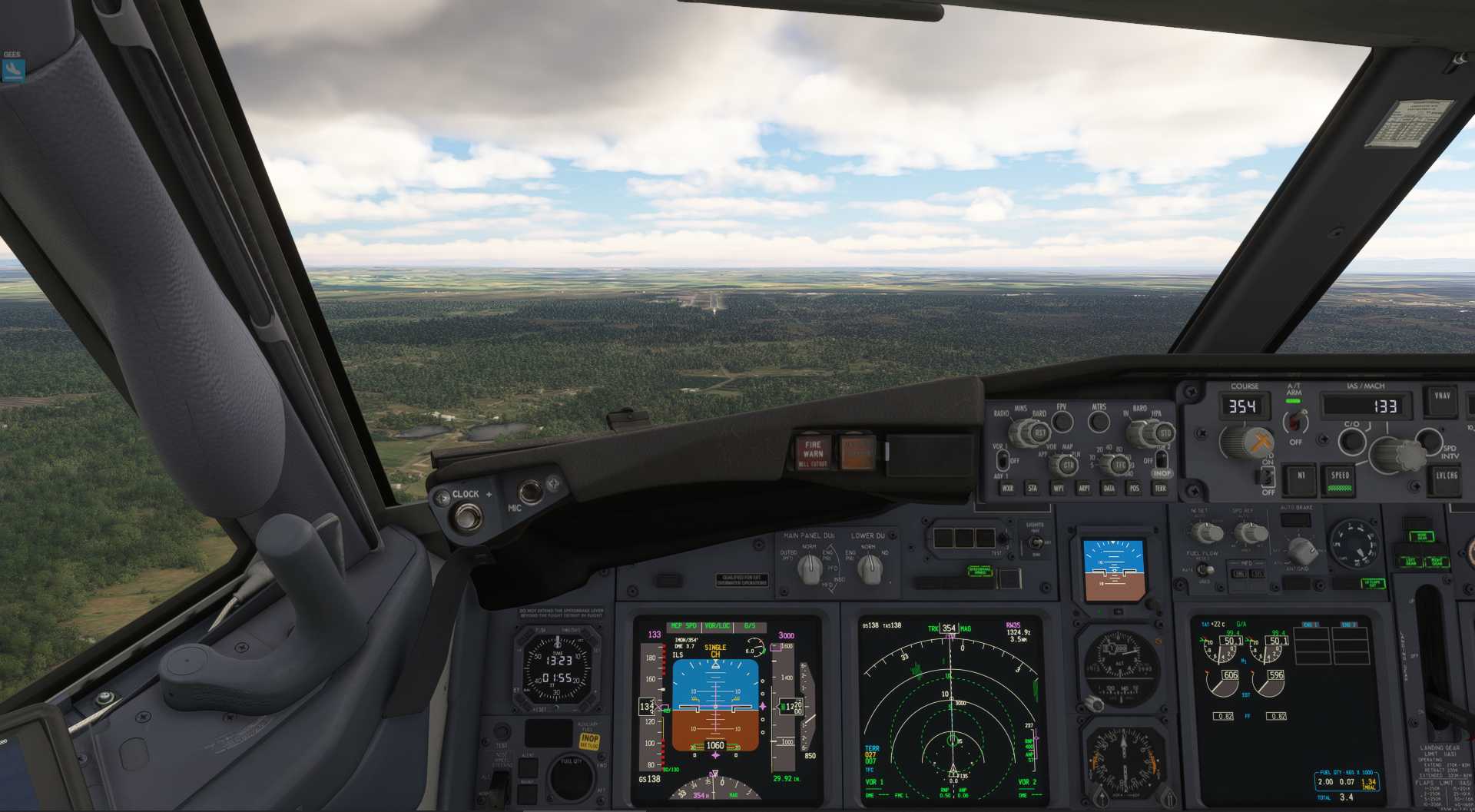Image resolution: width=1475 pixels, height=812 pixels.
Task: Toggle the STA stations display button
Action: coord(1032,488)
